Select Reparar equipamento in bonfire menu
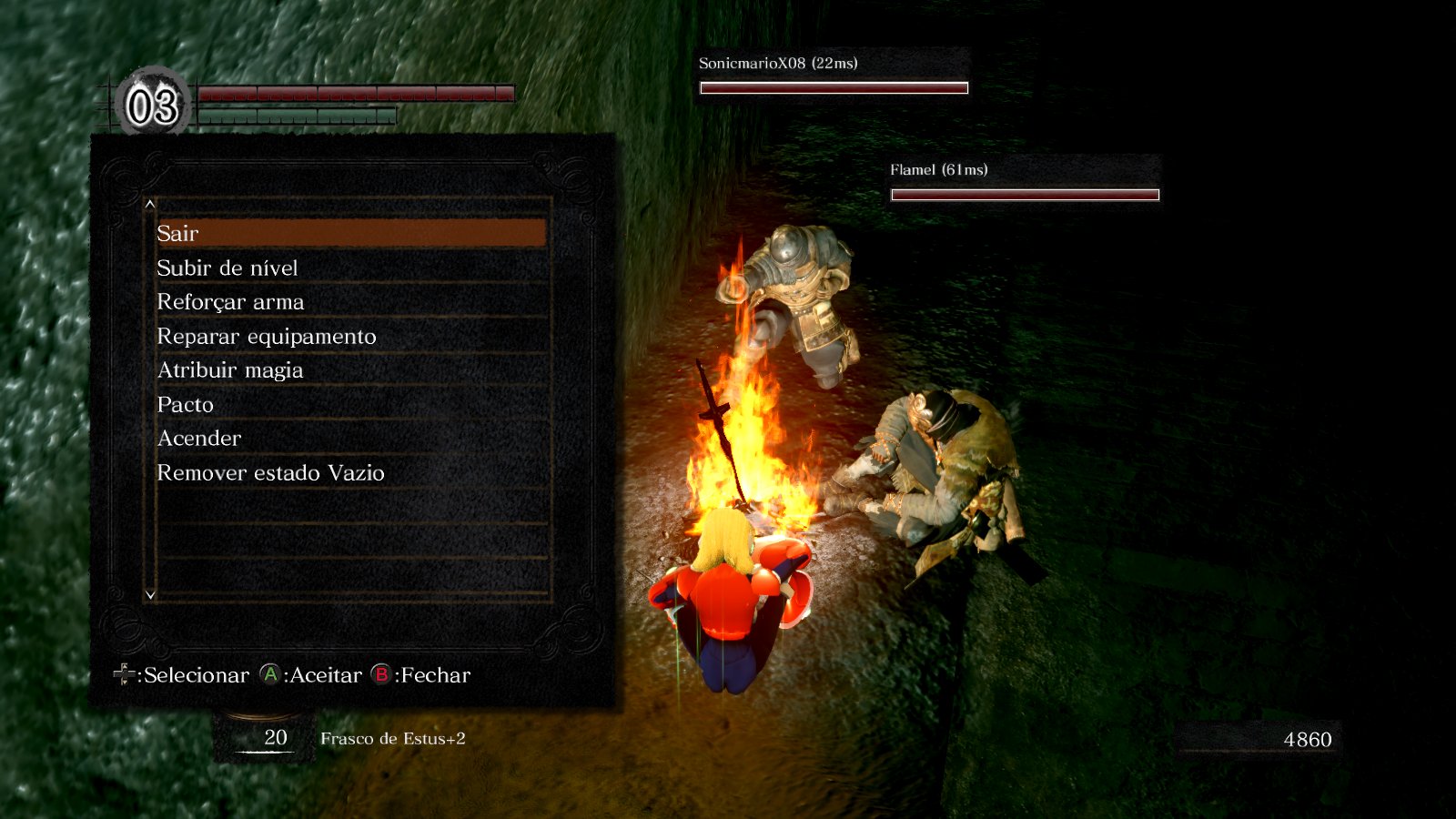The height and width of the screenshot is (819, 1456). [x=350, y=336]
